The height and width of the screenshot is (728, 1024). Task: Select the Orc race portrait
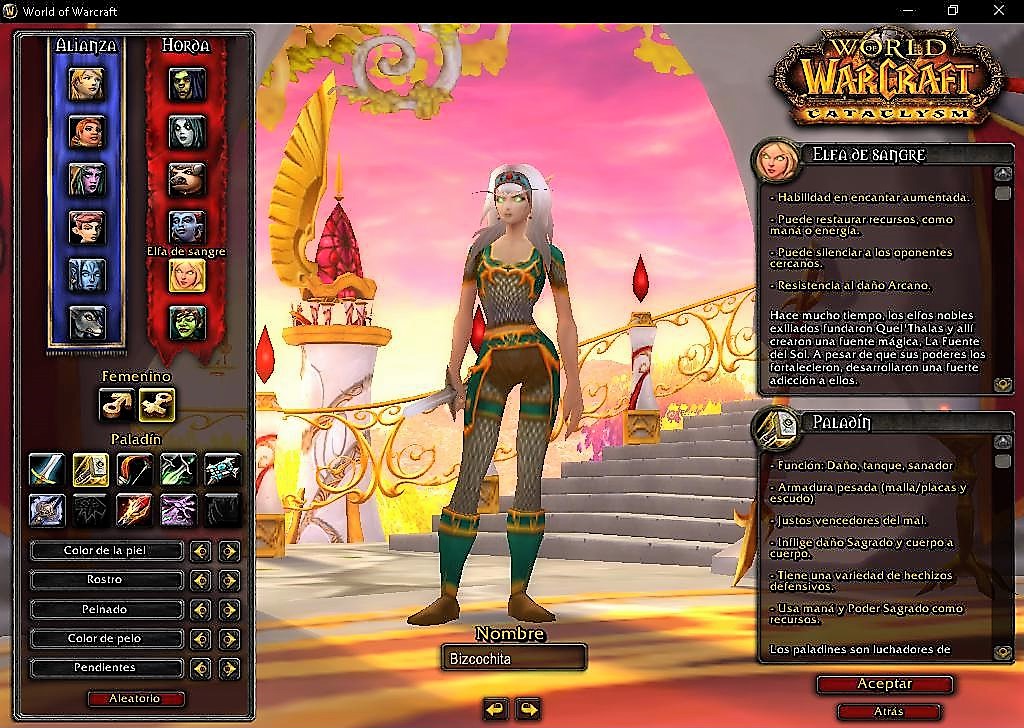(x=186, y=83)
